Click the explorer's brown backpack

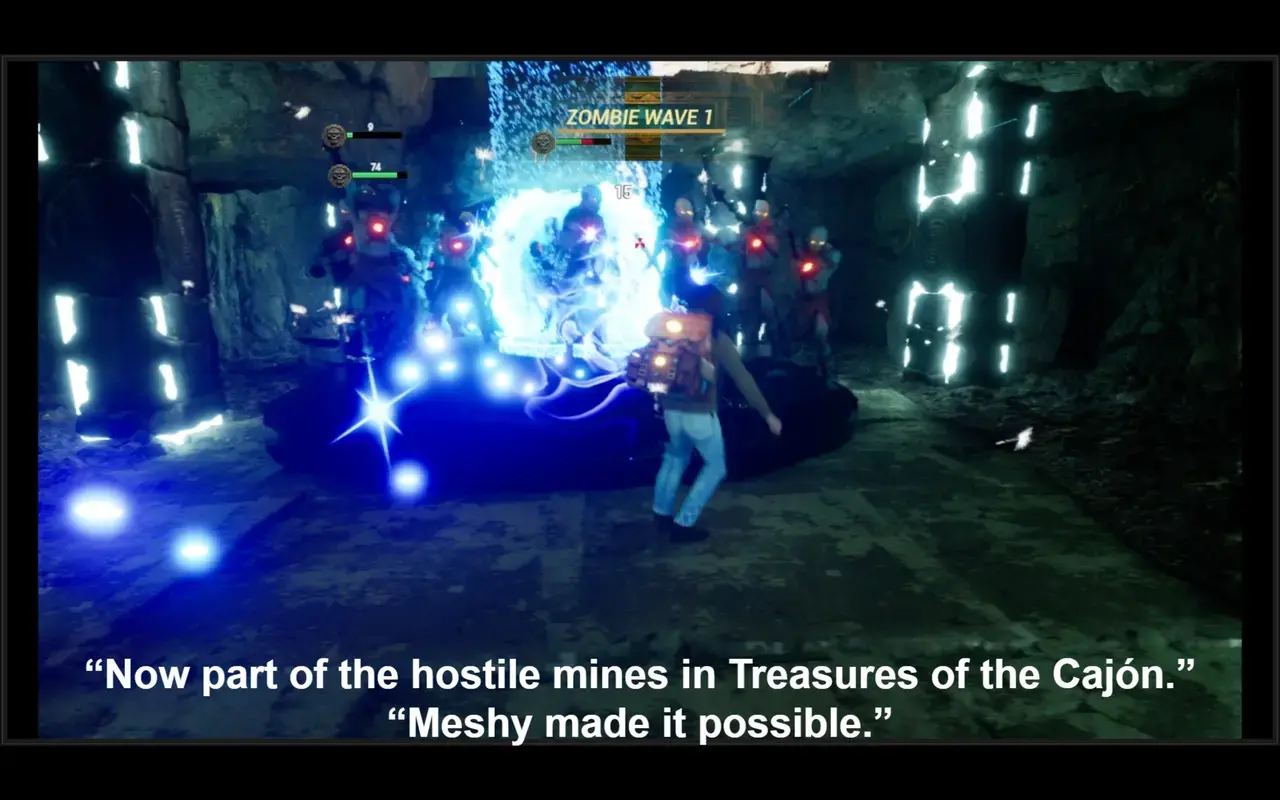pyautogui.click(x=668, y=350)
